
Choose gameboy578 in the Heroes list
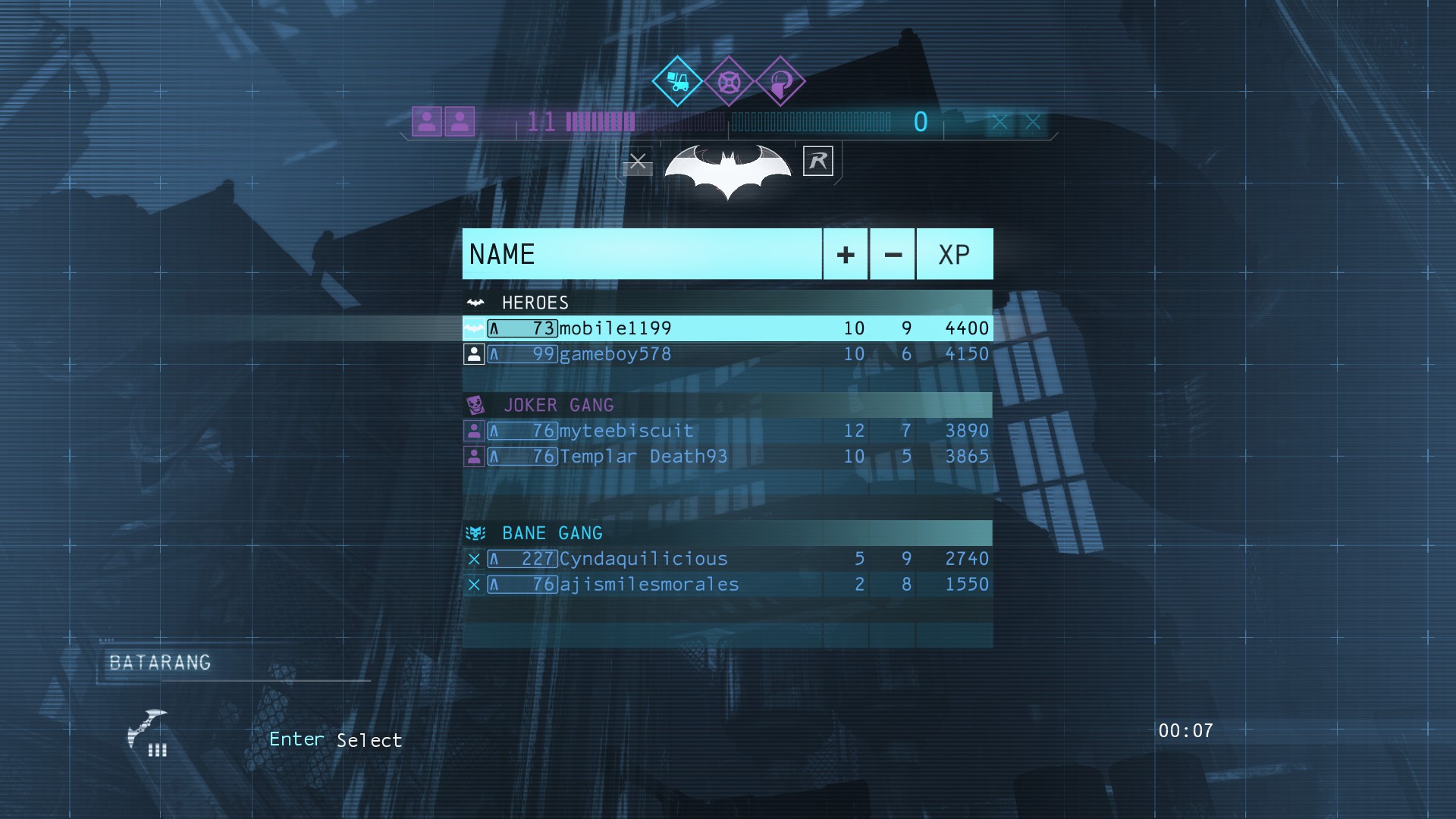tap(726, 354)
